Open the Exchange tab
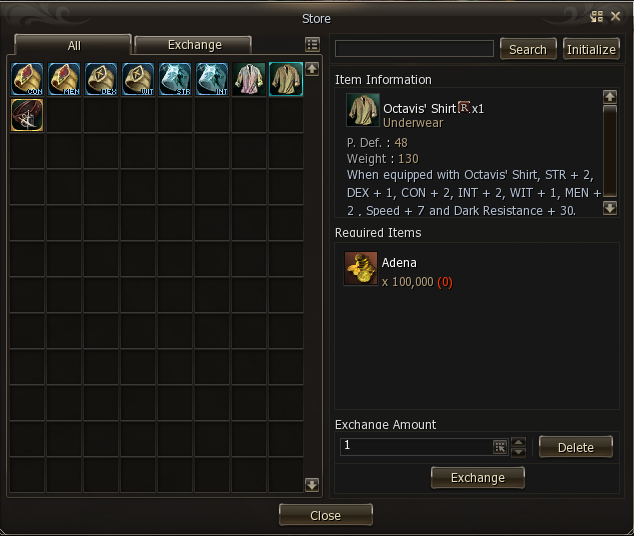This screenshot has height=536, width=634. [x=194, y=45]
